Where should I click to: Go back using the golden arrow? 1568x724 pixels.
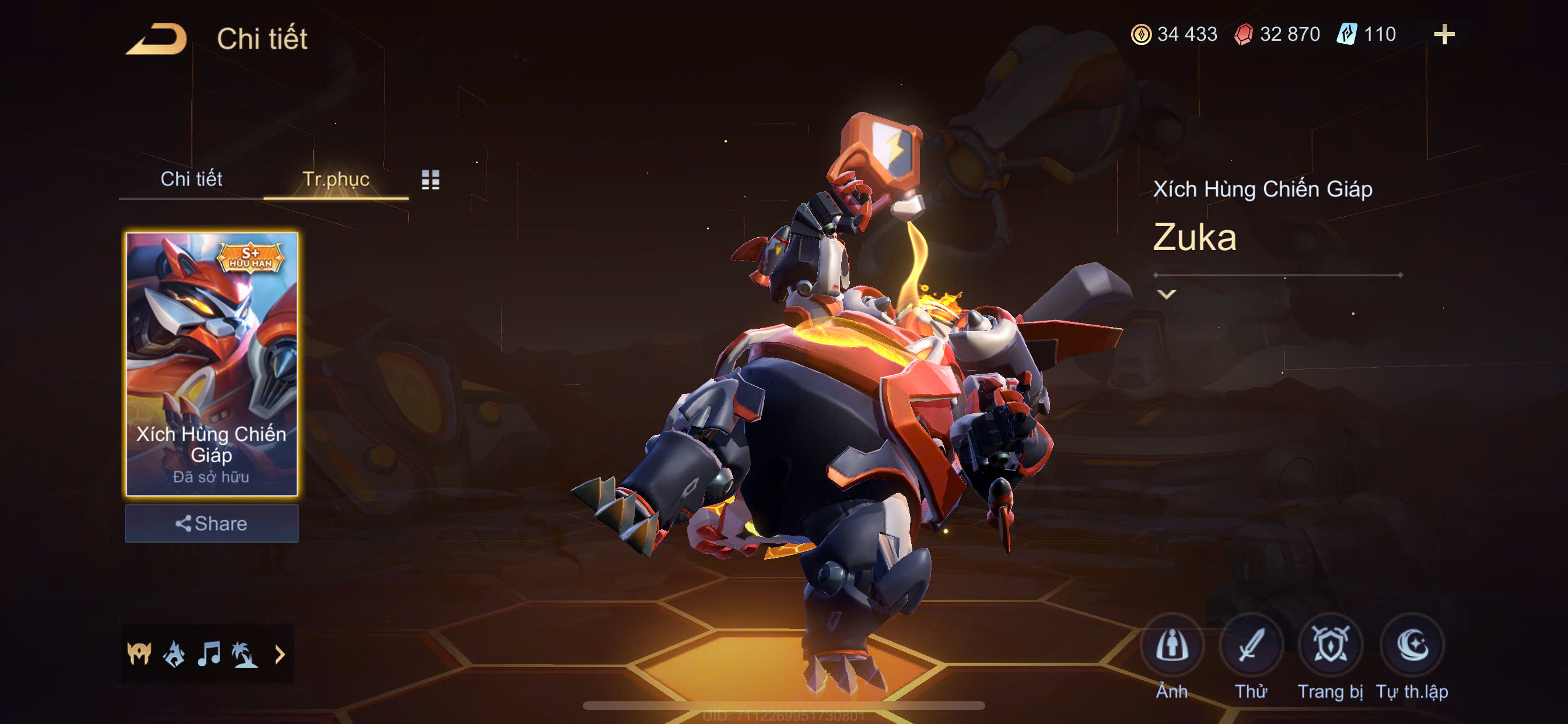point(156,39)
